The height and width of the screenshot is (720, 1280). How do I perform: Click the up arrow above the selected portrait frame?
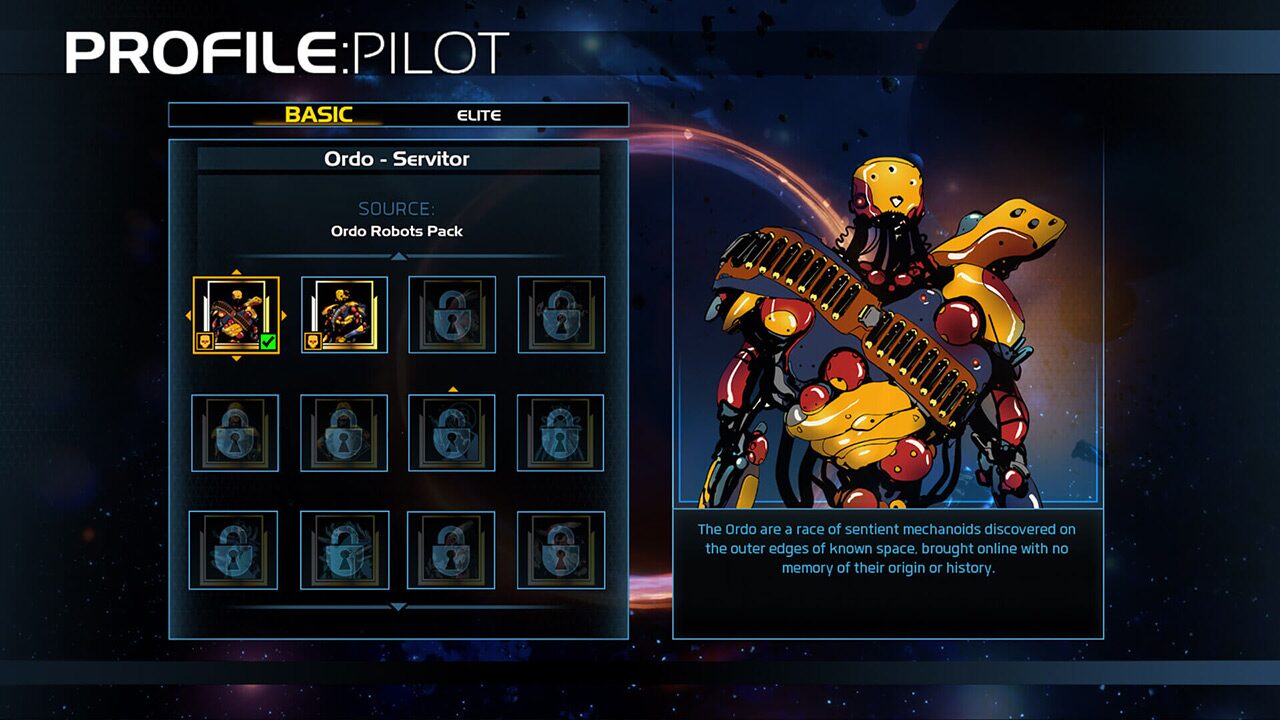(235, 271)
